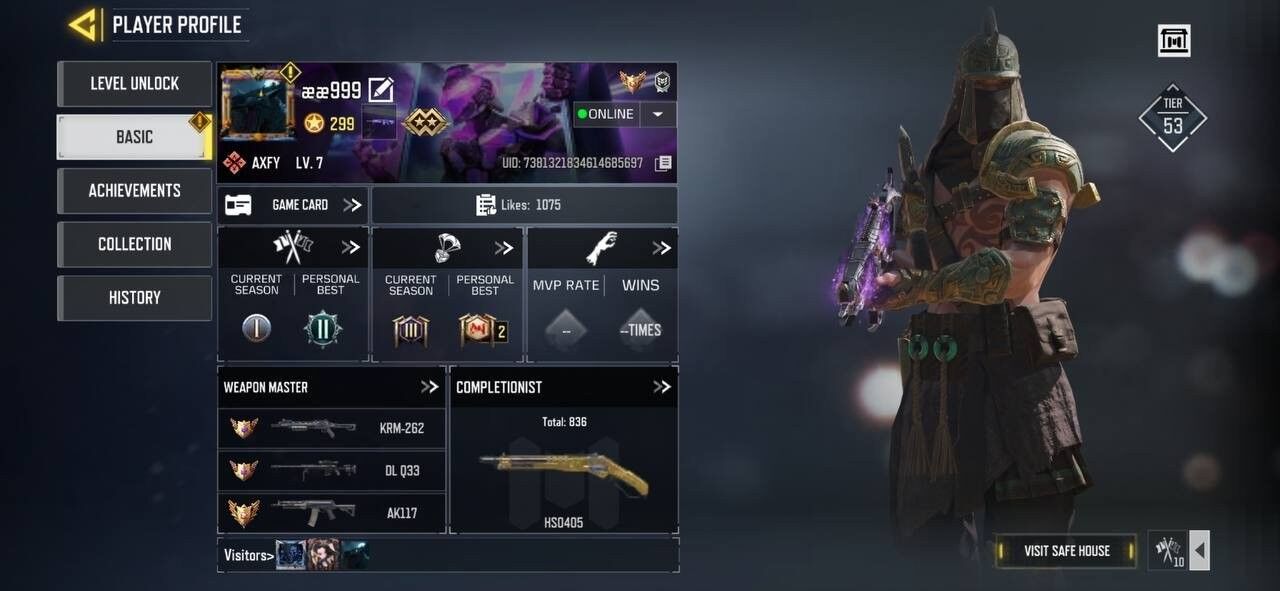The height and width of the screenshot is (591, 1280).
Task: Edit the player name with pencil icon
Action: (x=381, y=90)
